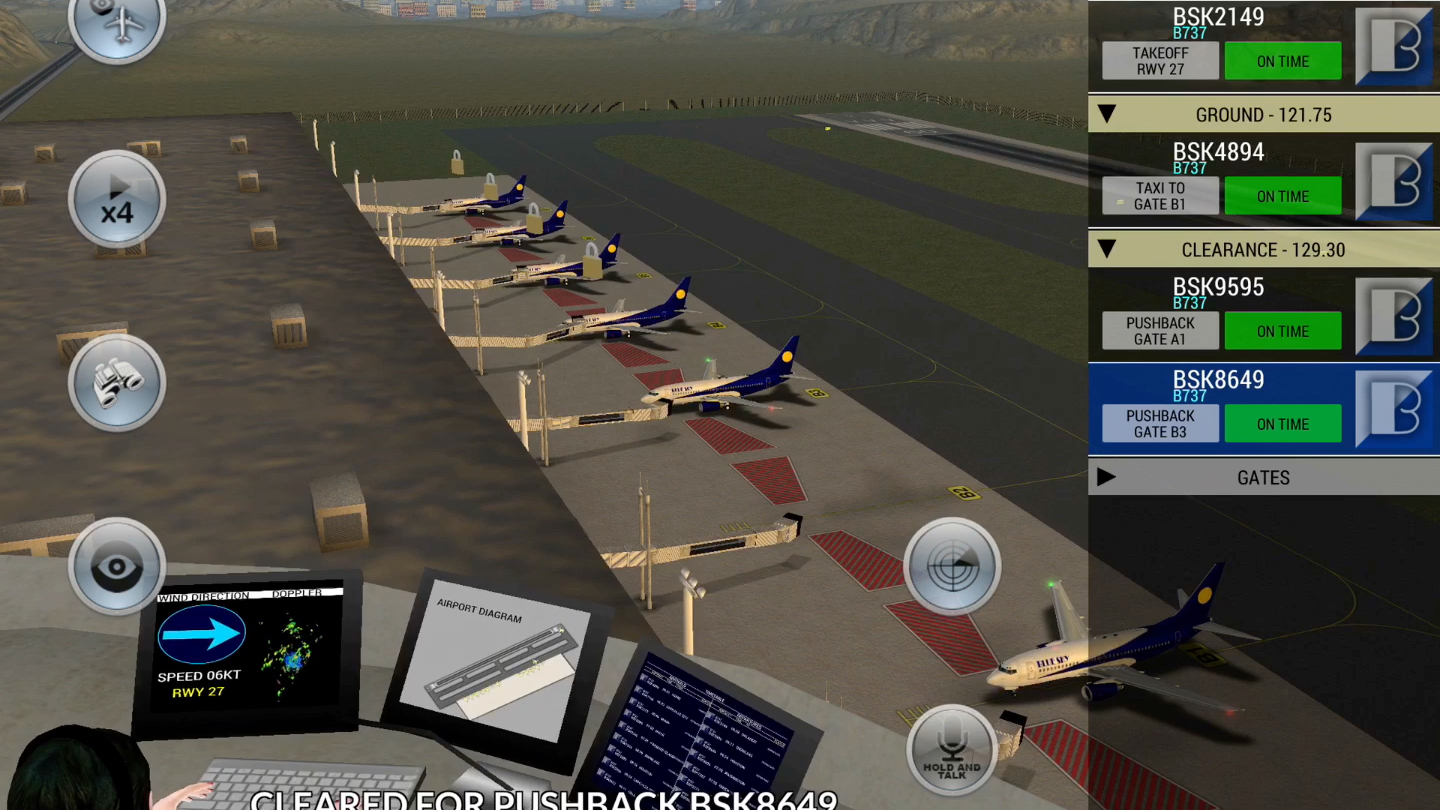The height and width of the screenshot is (810, 1440).
Task: Click the Blue Sky logo on BSK8649 strip
Action: click(x=1396, y=408)
